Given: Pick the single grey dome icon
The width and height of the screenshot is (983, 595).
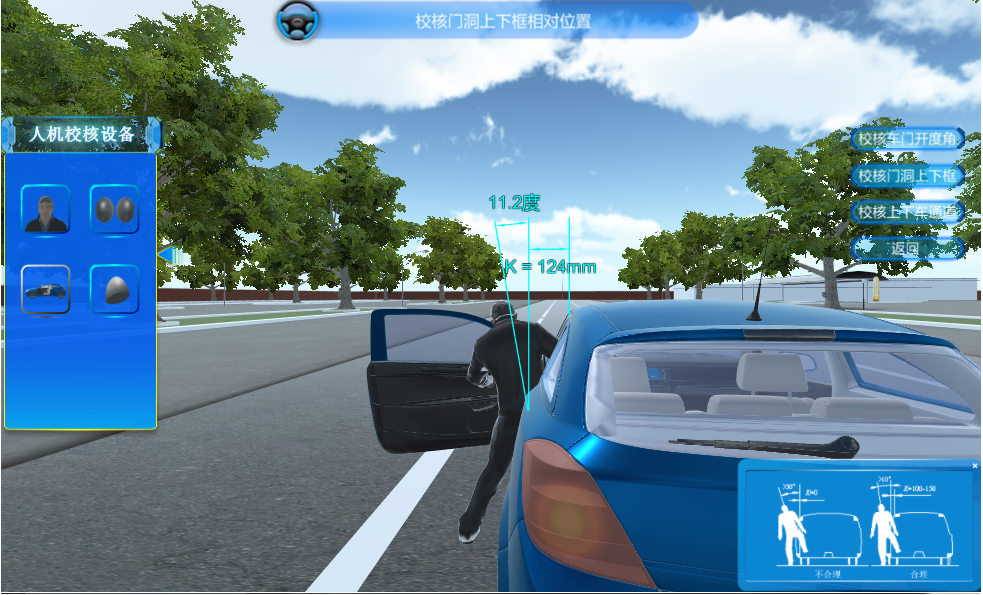Looking at the screenshot, I should click(x=114, y=289).
